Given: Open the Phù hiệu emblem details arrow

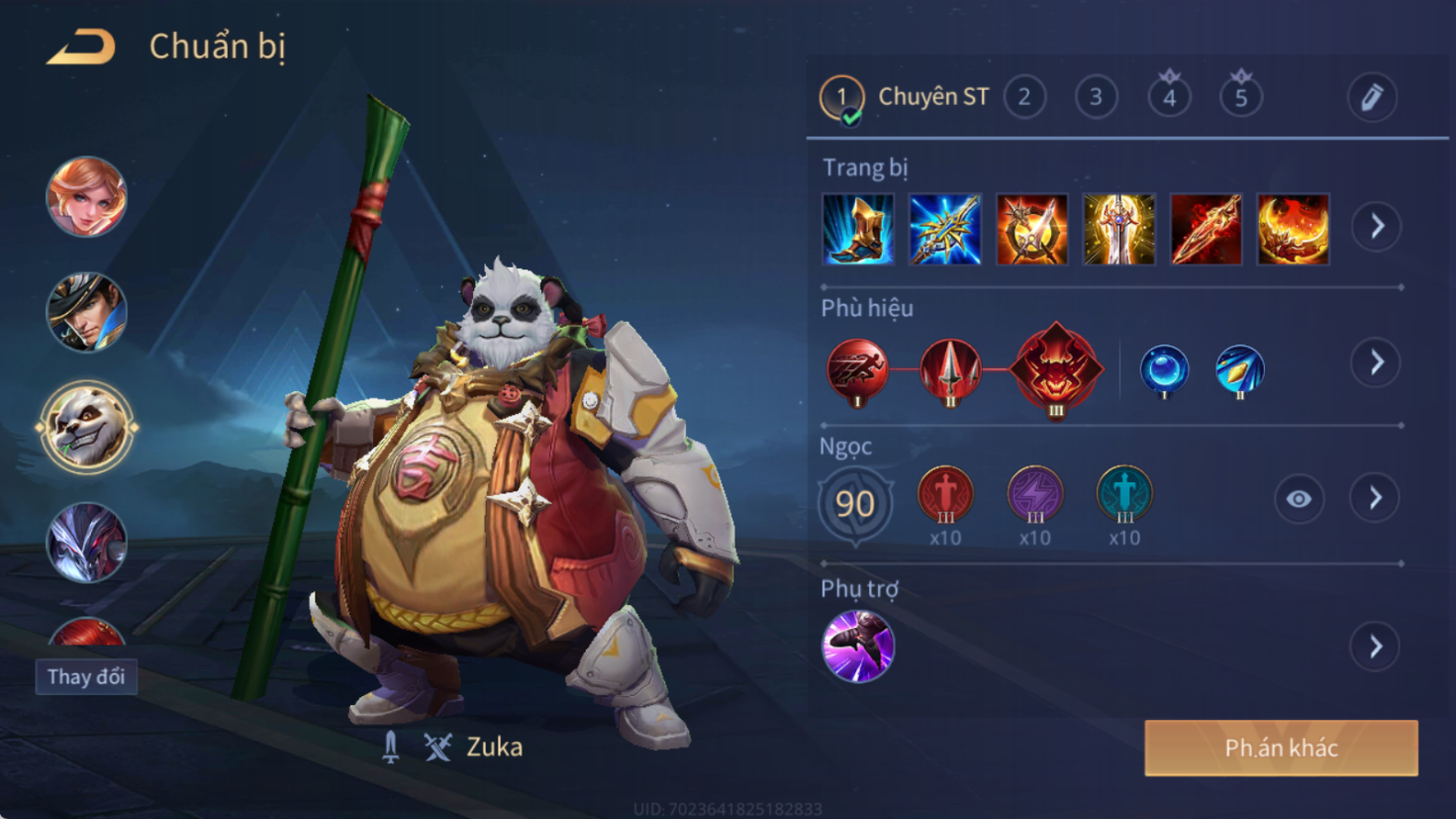Looking at the screenshot, I should (x=1377, y=363).
